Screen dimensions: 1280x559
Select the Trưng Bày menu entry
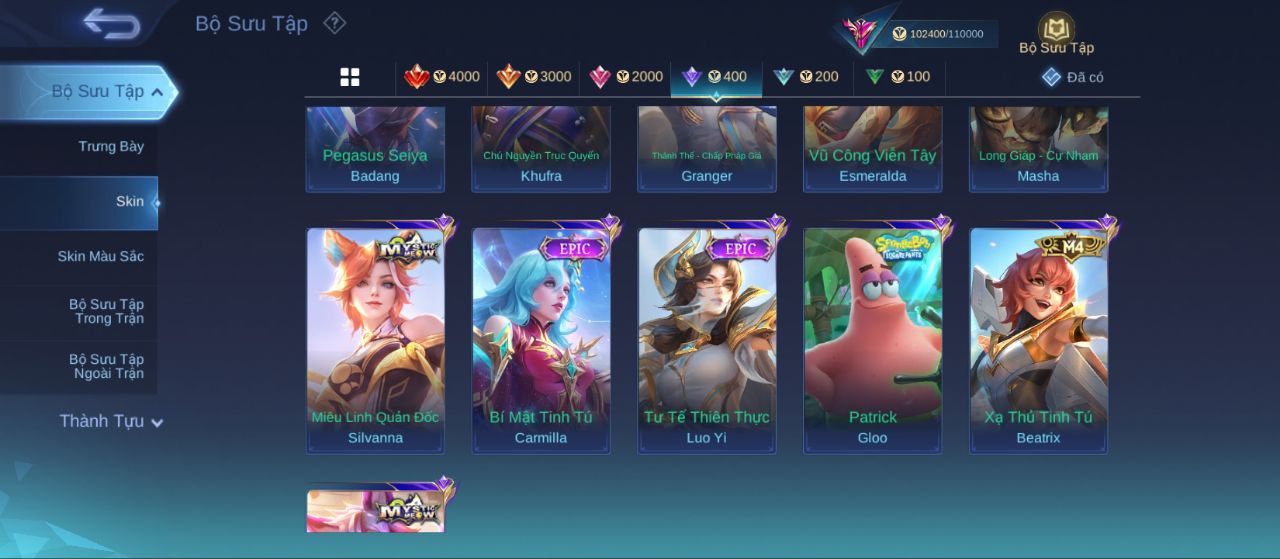point(111,147)
